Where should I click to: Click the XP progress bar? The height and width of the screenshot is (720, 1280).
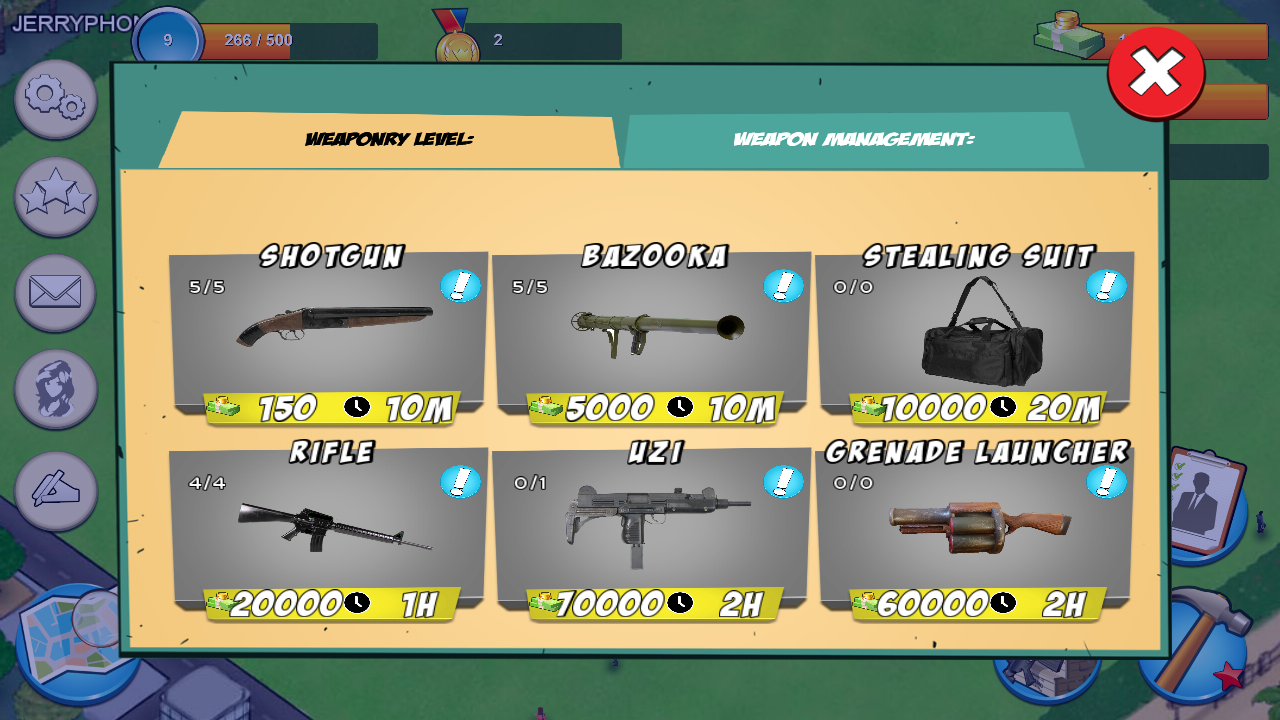pos(290,39)
